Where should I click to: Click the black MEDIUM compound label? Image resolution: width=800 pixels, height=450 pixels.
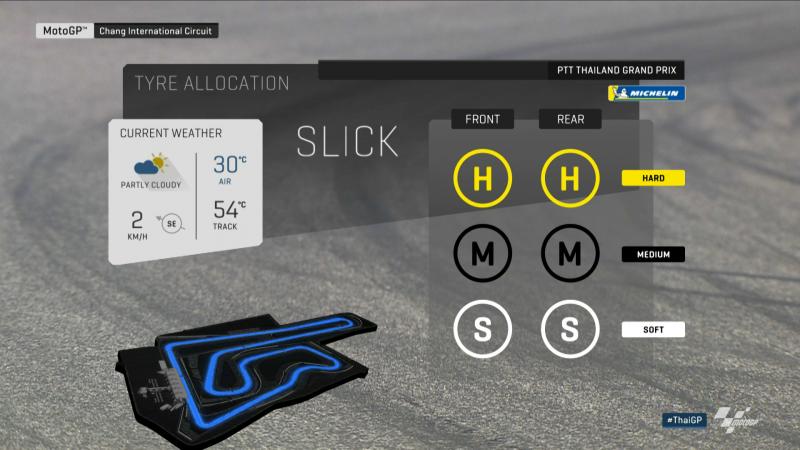click(652, 254)
